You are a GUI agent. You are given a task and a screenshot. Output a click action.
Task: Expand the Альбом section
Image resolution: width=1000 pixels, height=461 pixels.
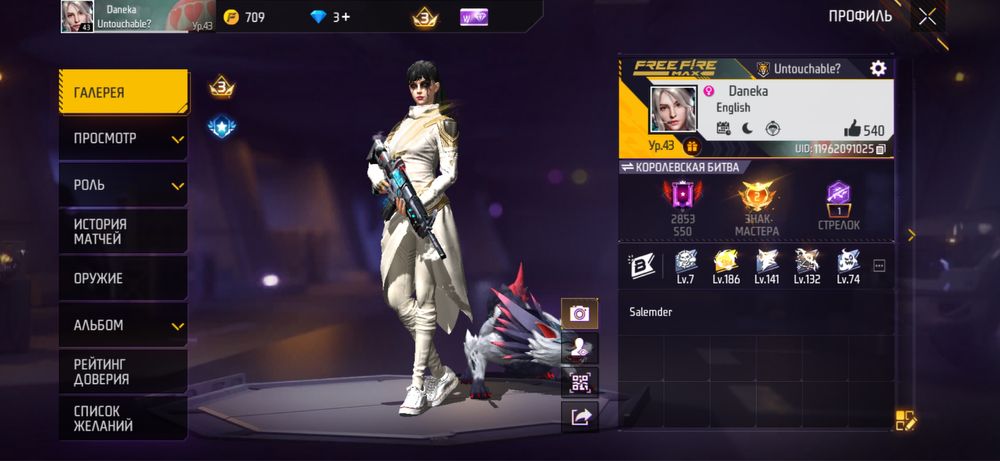[123, 325]
